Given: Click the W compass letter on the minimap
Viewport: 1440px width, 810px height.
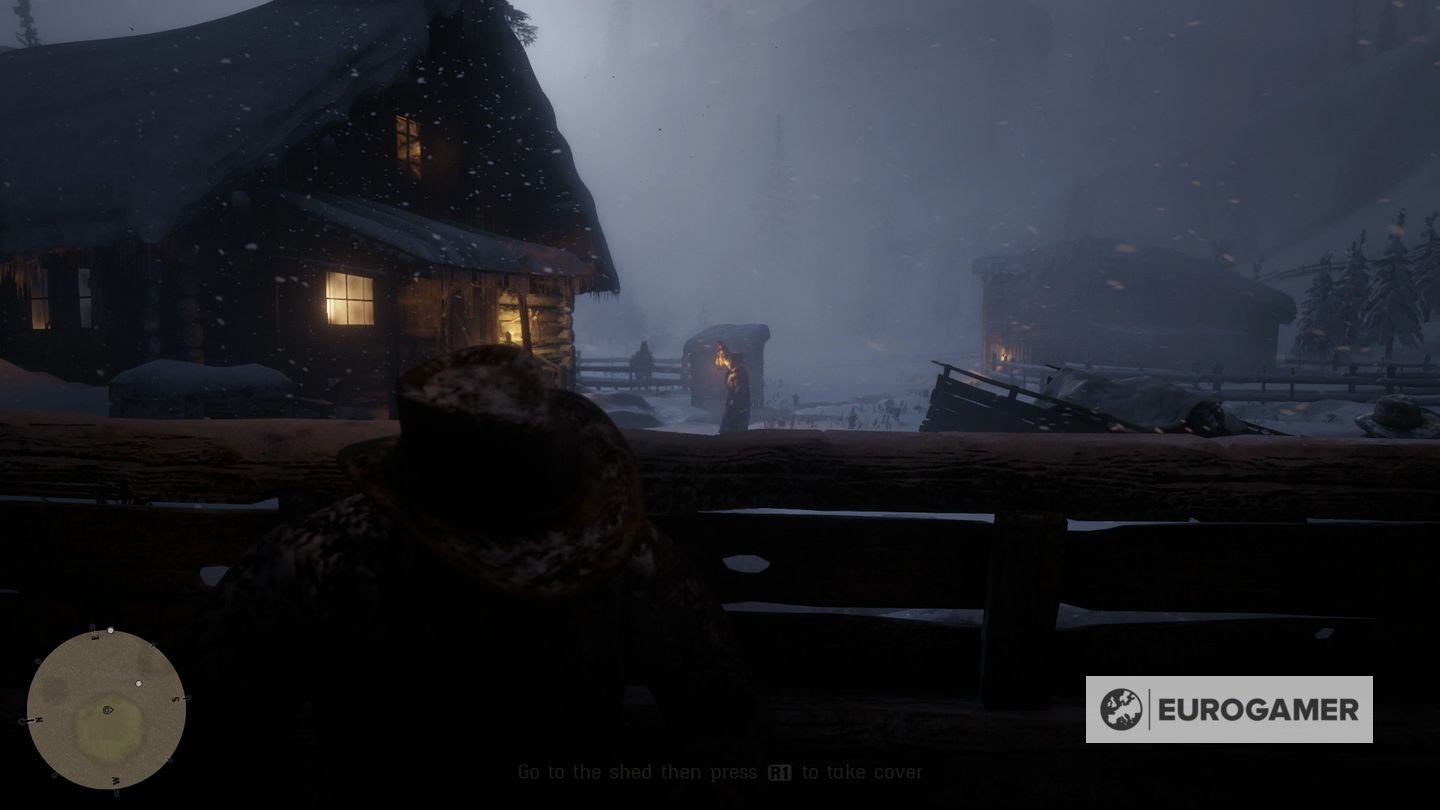Looking at the screenshot, I should point(115,781).
